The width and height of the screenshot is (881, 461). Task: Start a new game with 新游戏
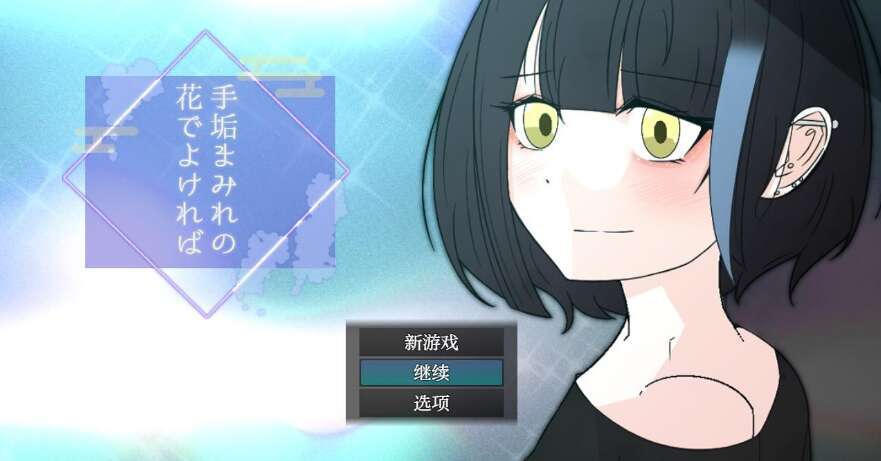point(431,342)
